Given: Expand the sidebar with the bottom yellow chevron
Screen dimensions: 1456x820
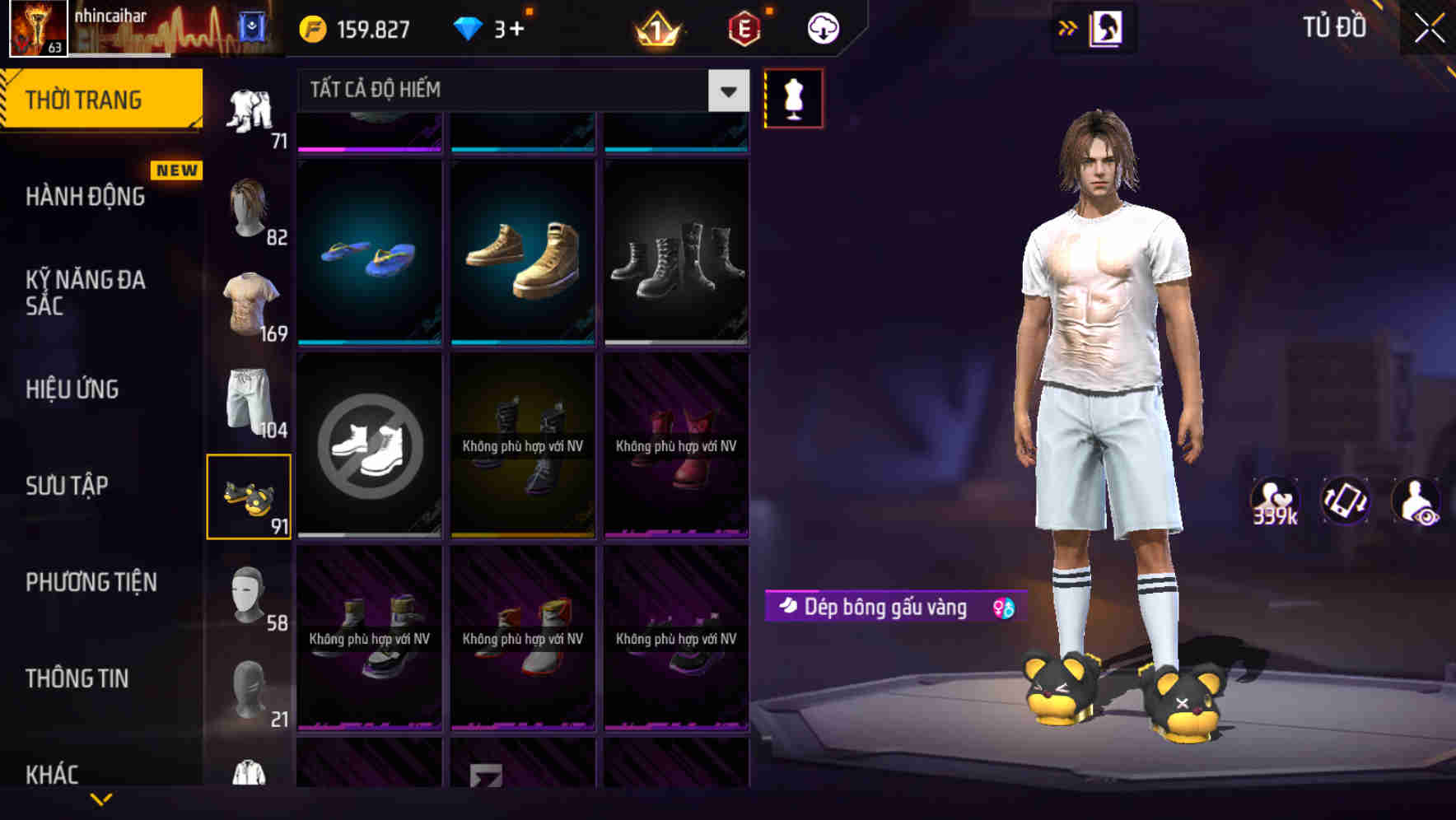Looking at the screenshot, I should tap(100, 799).
